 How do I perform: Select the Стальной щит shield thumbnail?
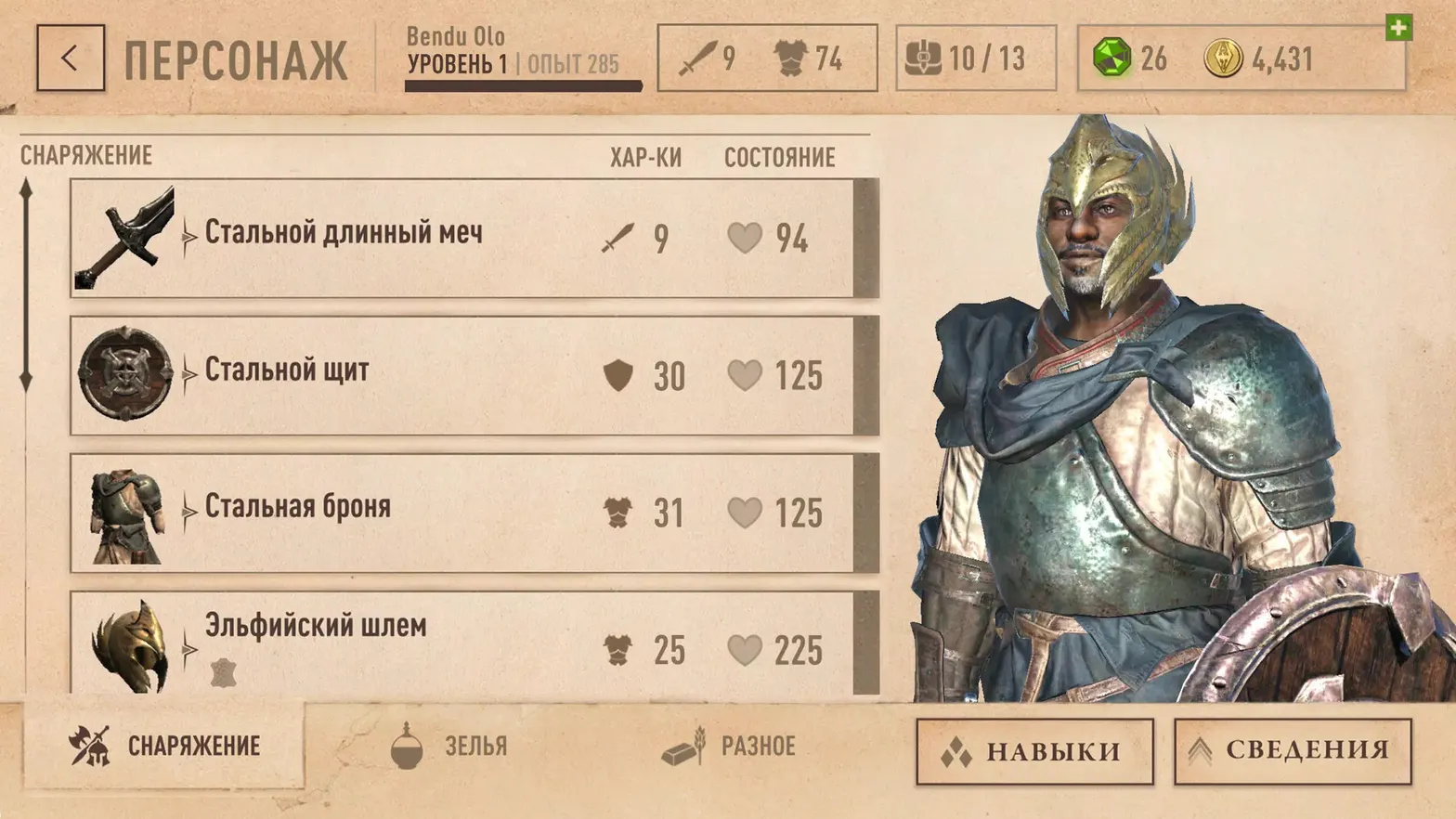click(128, 371)
